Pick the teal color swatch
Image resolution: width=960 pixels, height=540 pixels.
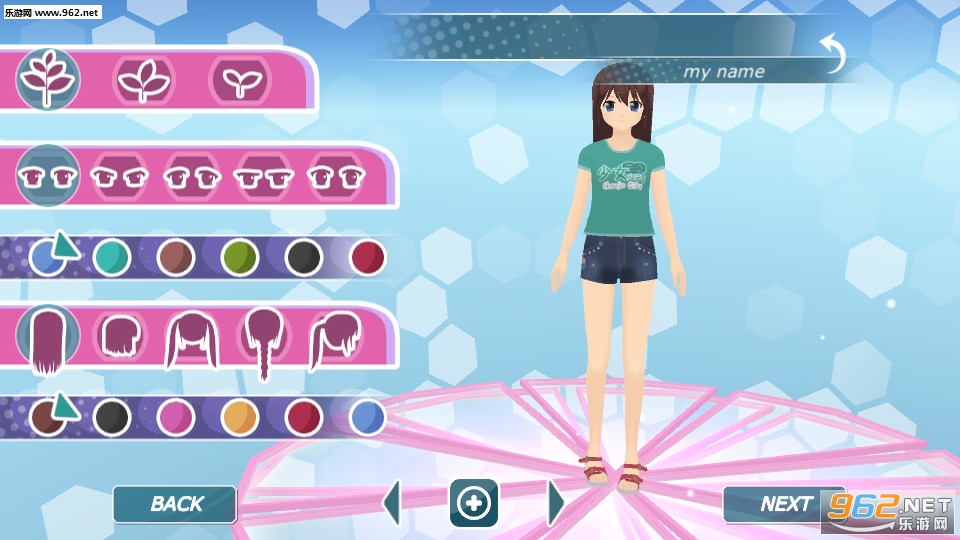coord(111,257)
